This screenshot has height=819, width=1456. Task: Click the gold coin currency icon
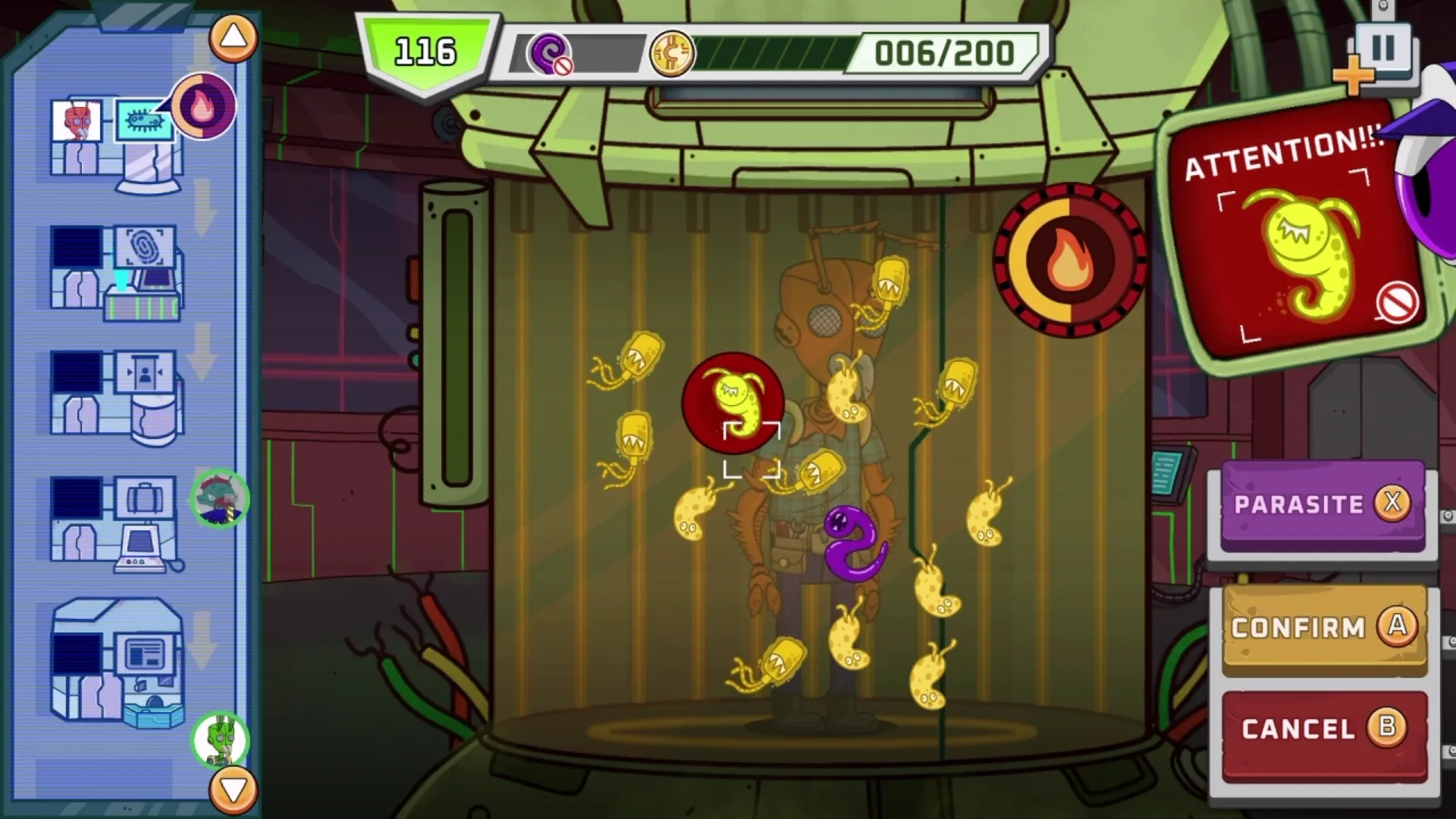coord(672,55)
